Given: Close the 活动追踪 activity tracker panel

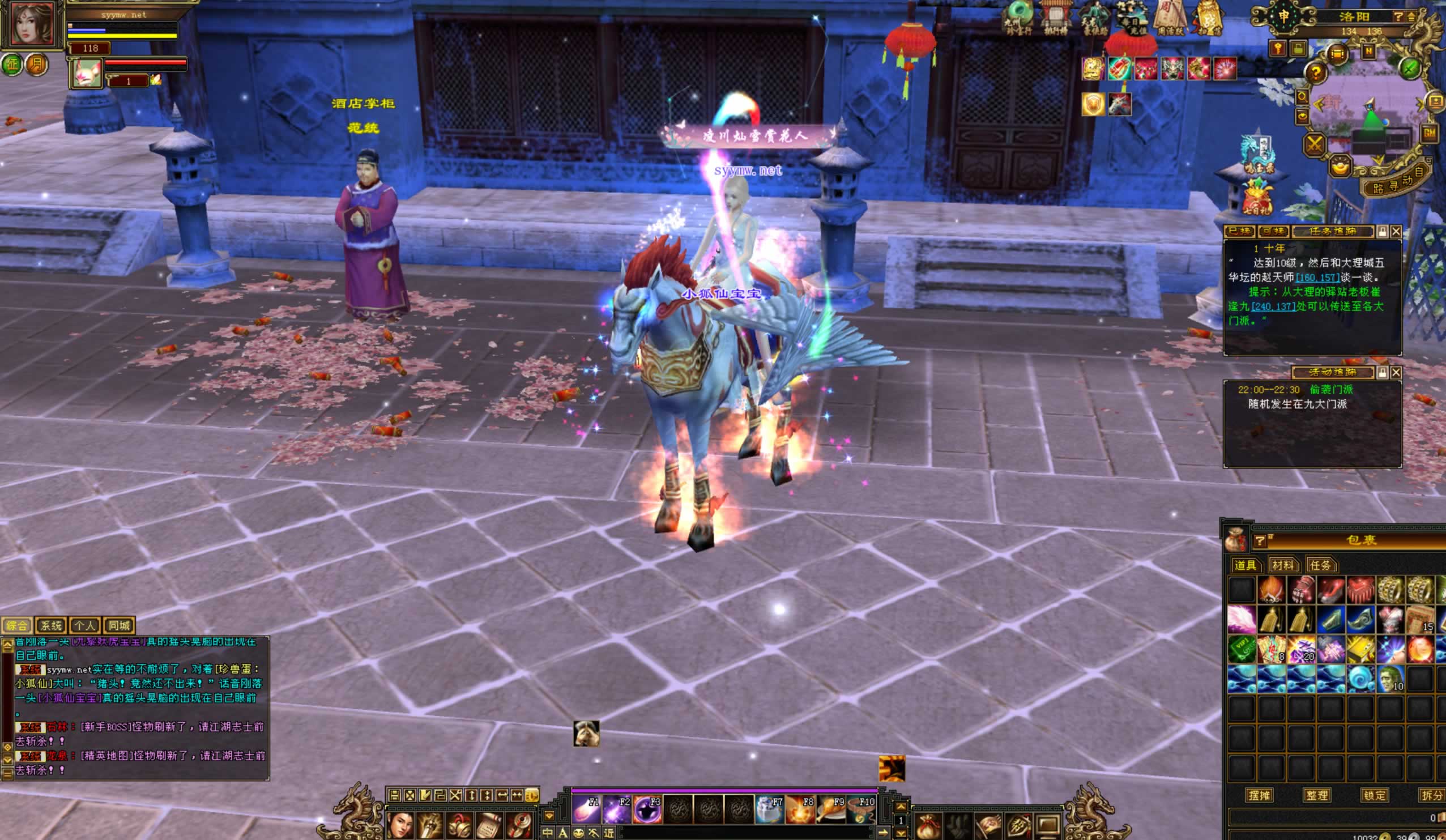Looking at the screenshot, I should click(x=1396, y=372).
